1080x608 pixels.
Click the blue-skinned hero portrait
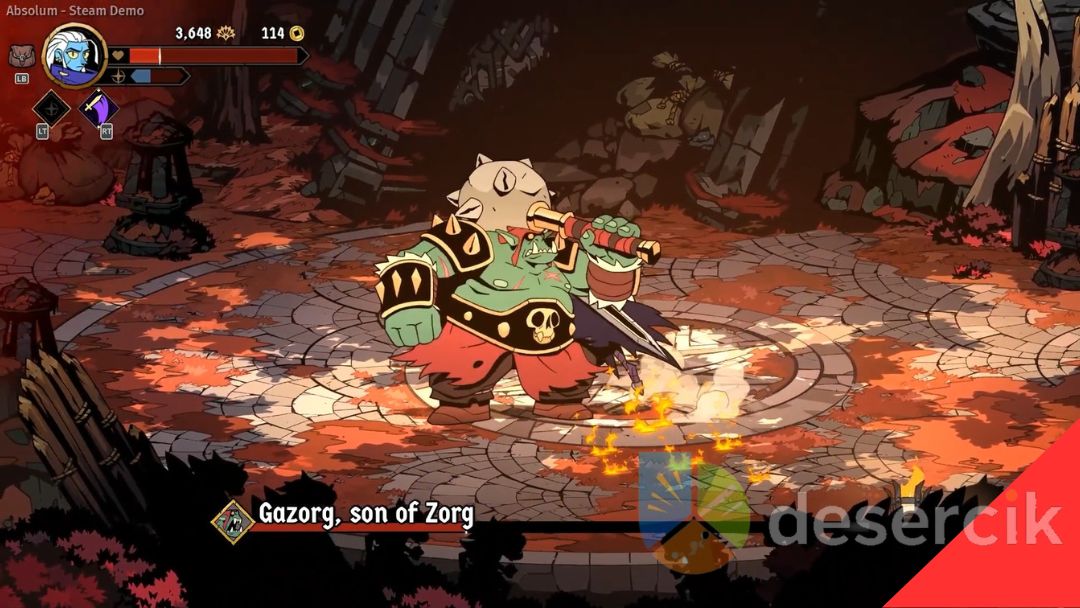point(74,56)
